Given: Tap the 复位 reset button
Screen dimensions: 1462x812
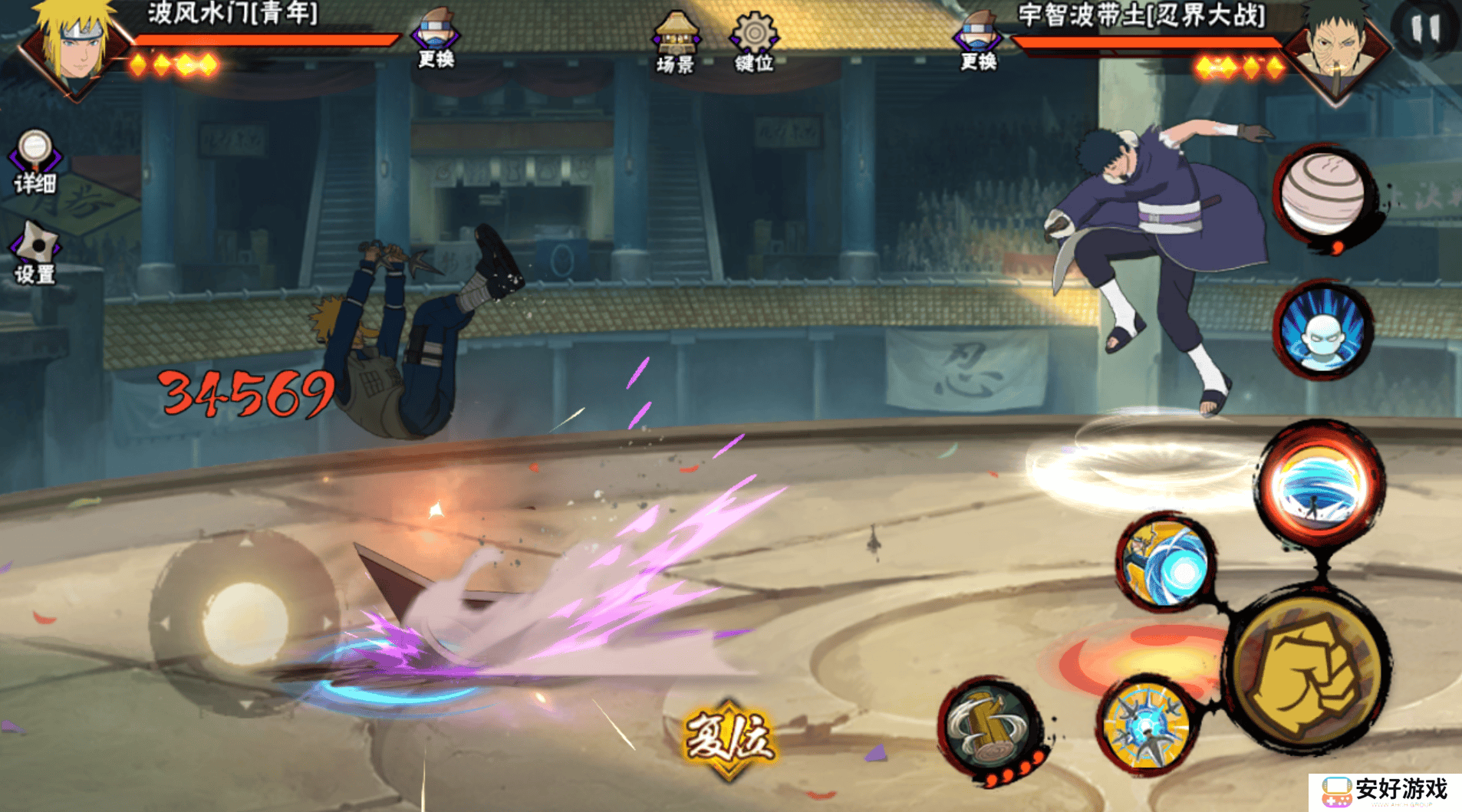Looking at the screenshot, I should click(x=728, y=738).
